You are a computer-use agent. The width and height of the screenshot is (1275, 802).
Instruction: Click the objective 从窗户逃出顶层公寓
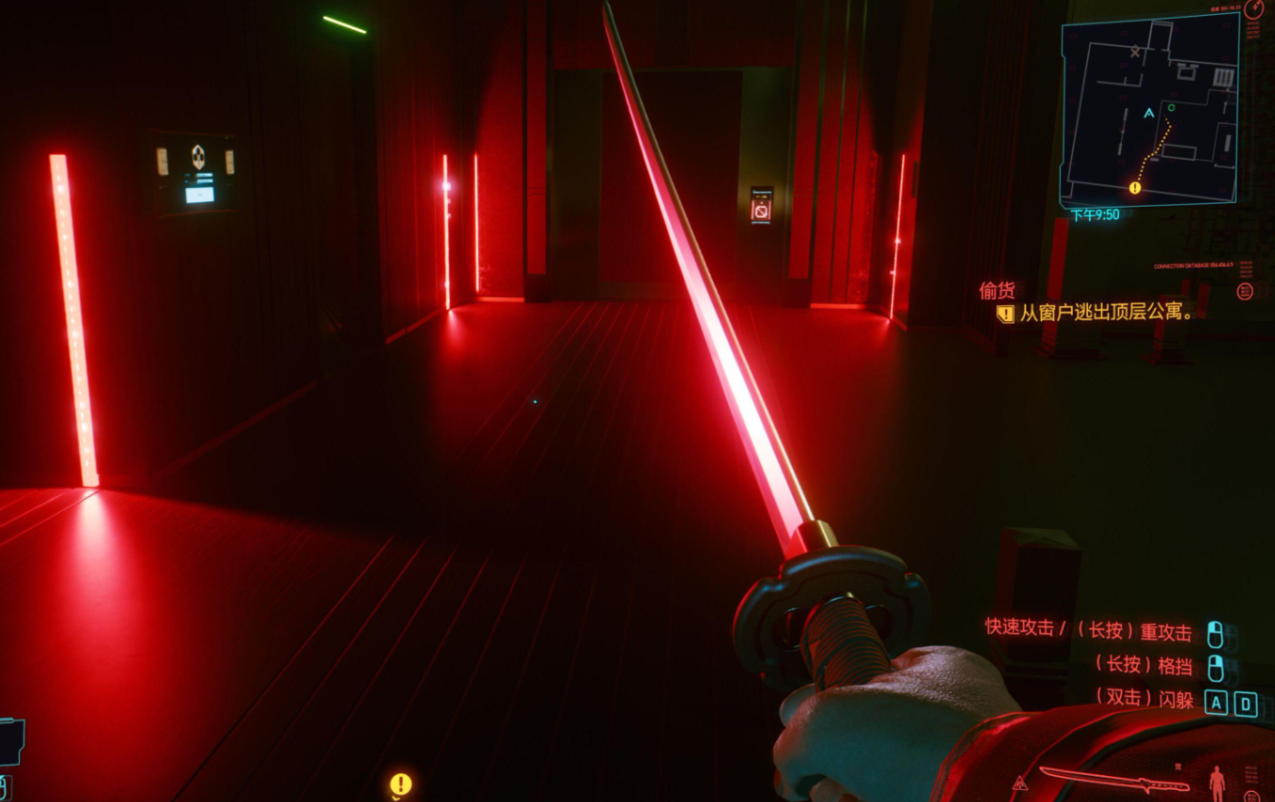1107,313
